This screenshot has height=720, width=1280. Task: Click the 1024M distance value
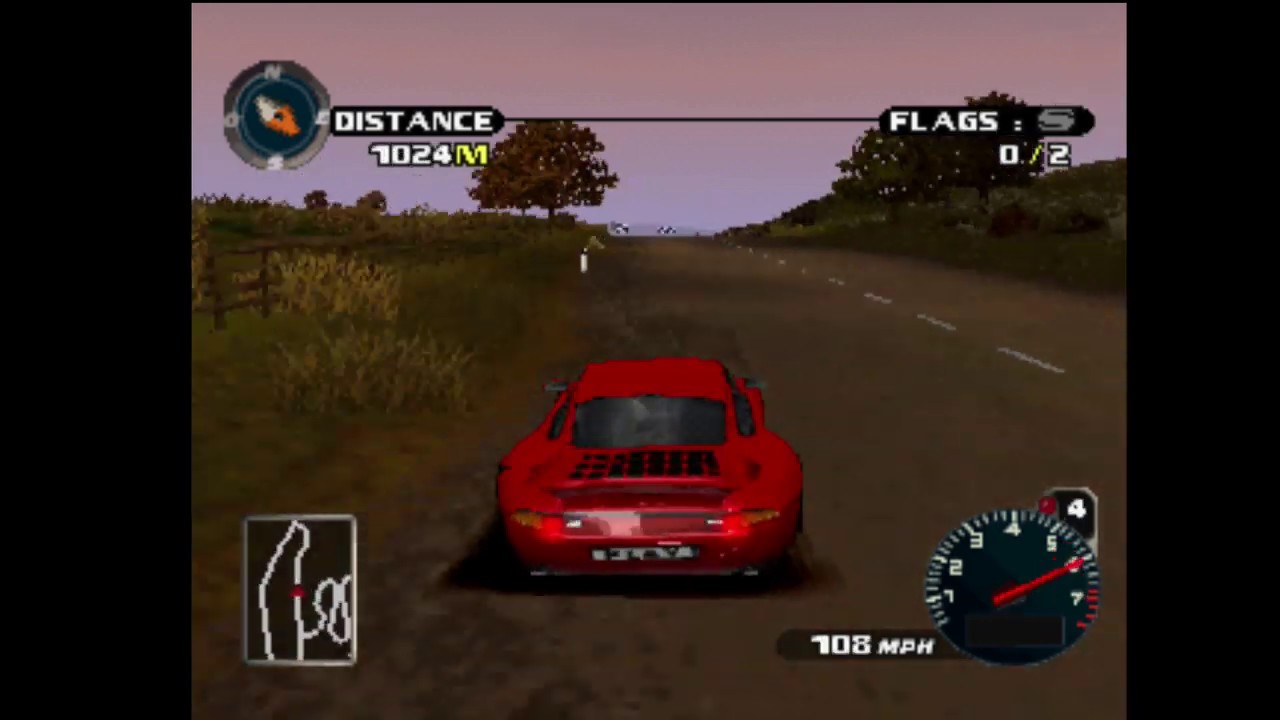[x=428, y=155]
